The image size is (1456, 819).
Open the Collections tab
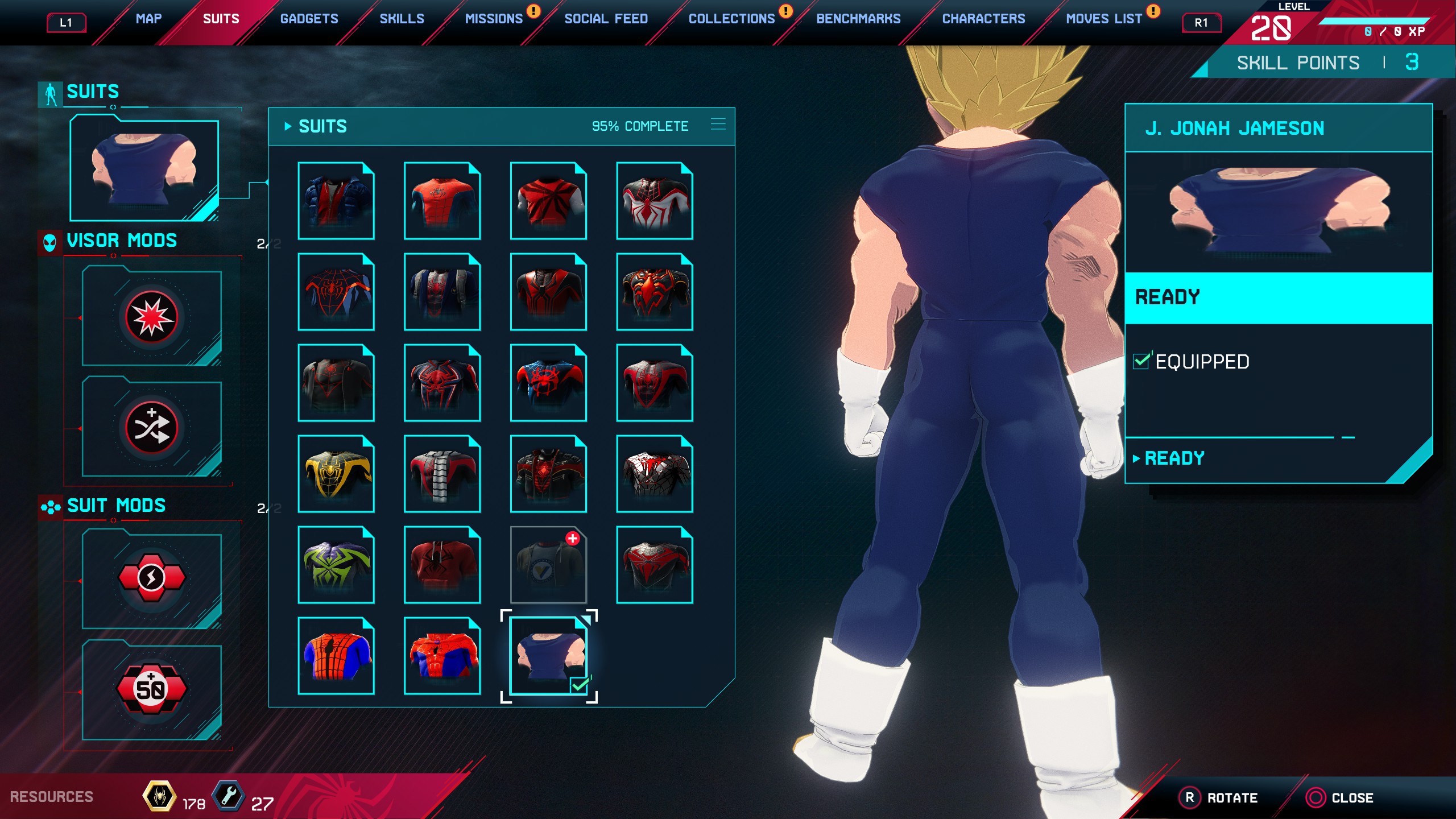point(731,19)
